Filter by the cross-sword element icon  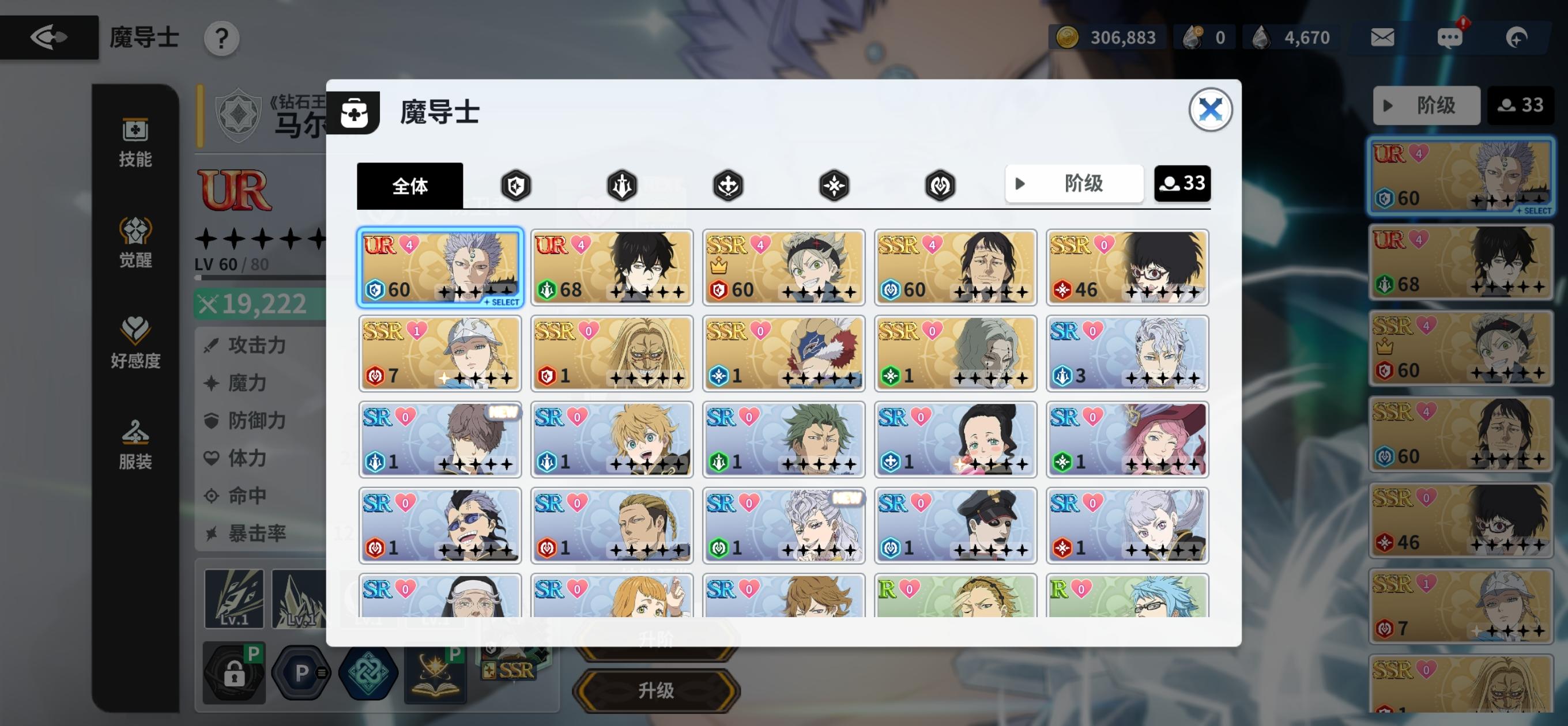729,186
